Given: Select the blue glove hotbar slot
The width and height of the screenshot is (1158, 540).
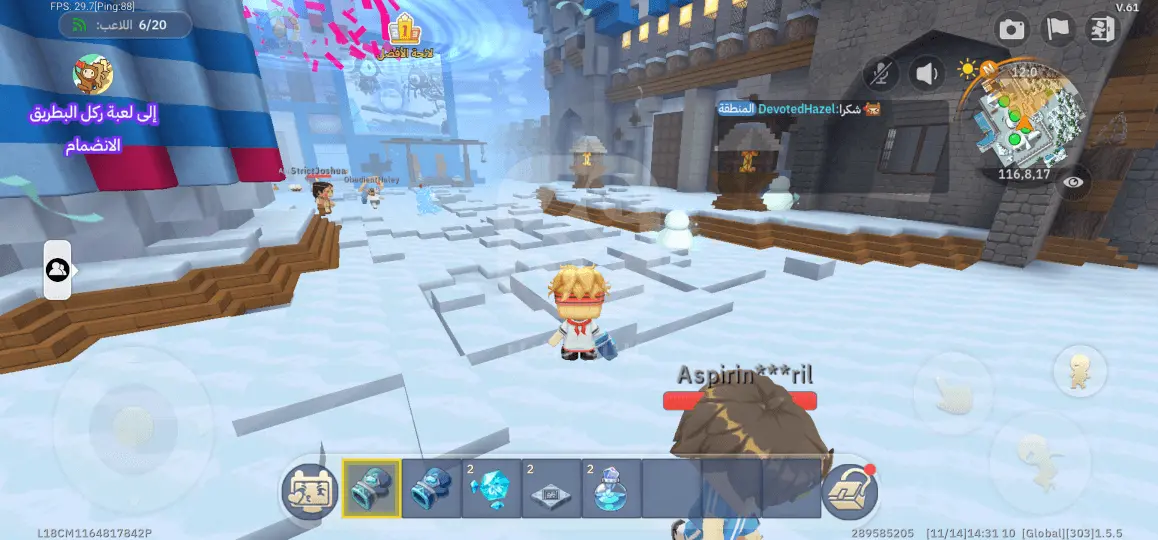Looking at the screenshot, I should pyautogui.click(x=431, y=489).
